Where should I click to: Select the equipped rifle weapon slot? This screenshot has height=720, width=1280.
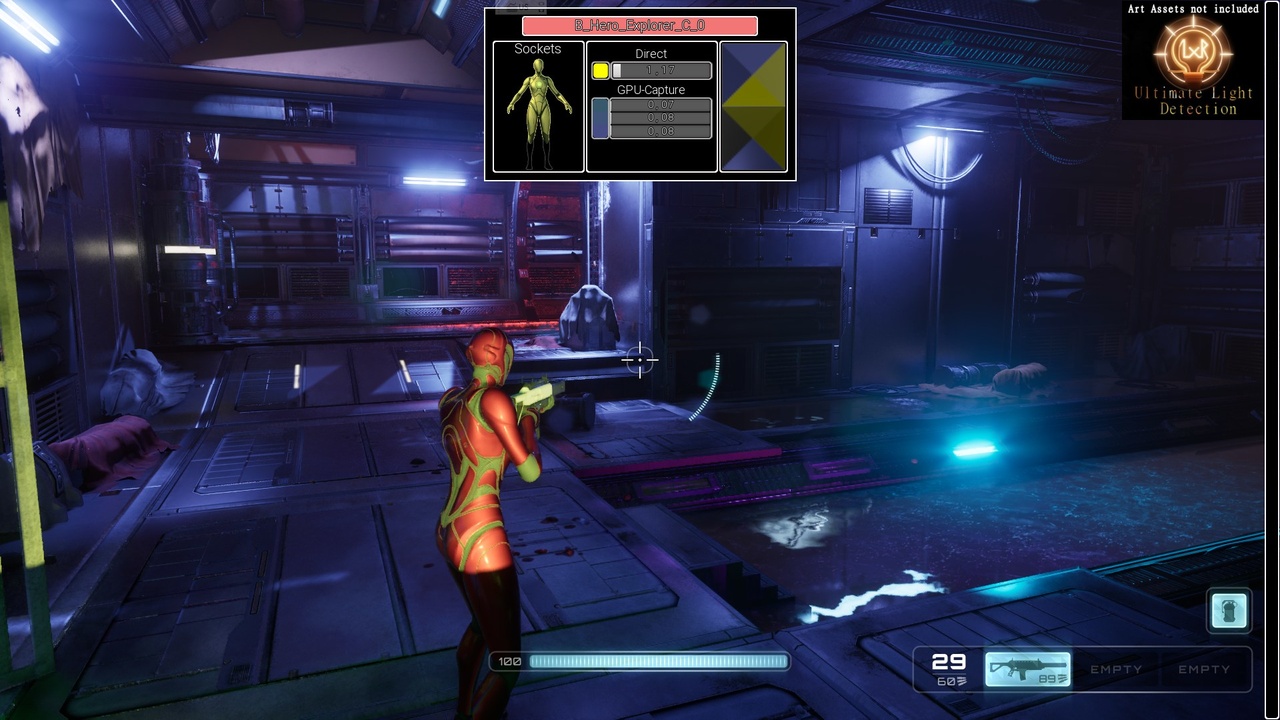[1028, 669]
